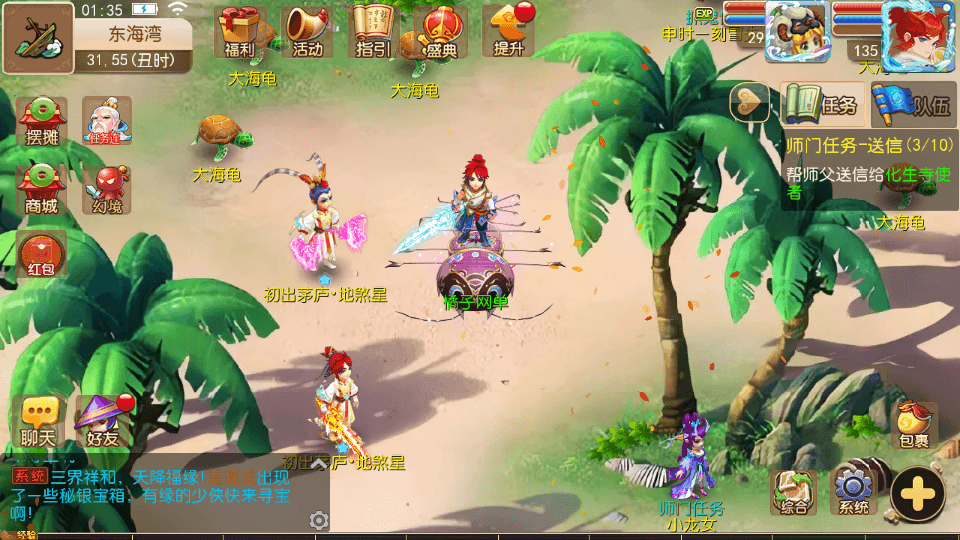This screenshot has width=960, height=540.
Task: Open the 摆摊 stall market icon
Action: point(42,121)
